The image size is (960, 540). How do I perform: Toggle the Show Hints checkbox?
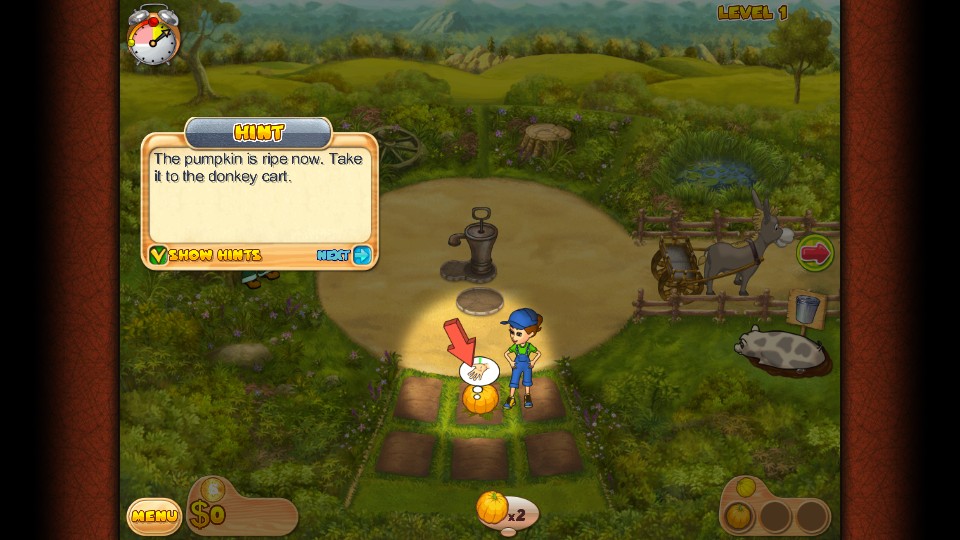coord(158,255)
